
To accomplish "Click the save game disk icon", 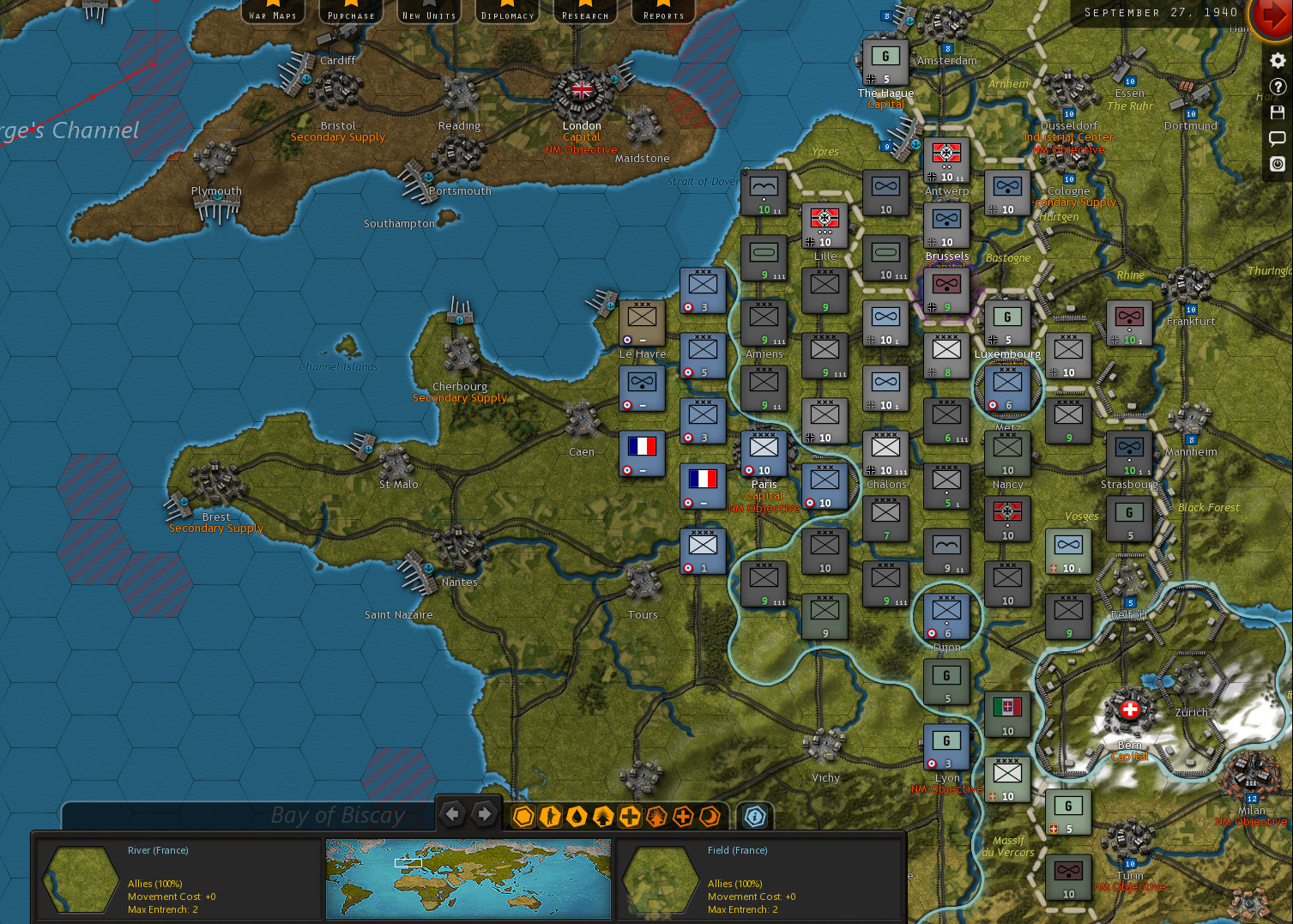I will pyautogui.click(x=1278, y=112).
